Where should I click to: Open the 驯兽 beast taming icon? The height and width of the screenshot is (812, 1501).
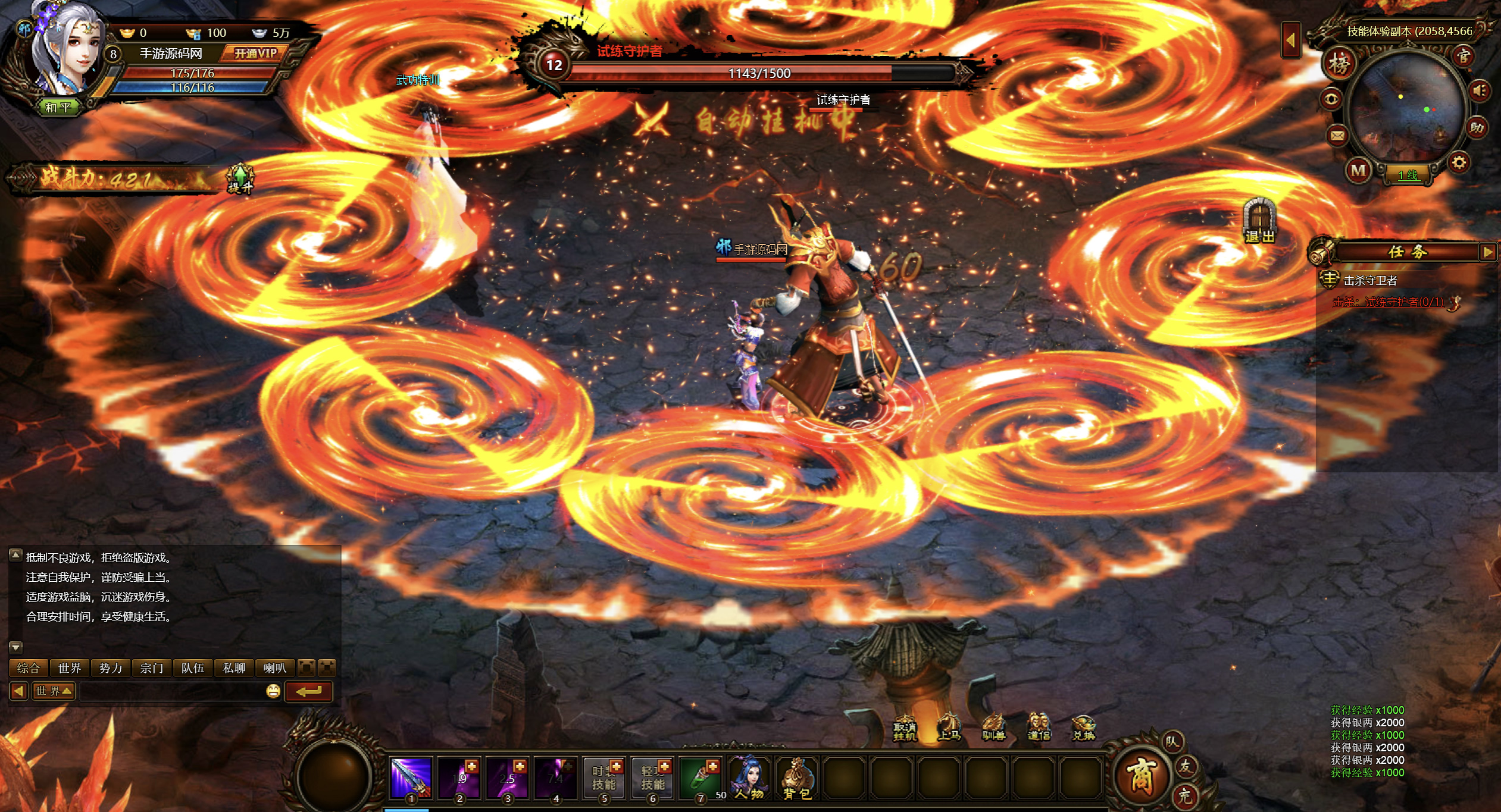[x=993, y=728]
